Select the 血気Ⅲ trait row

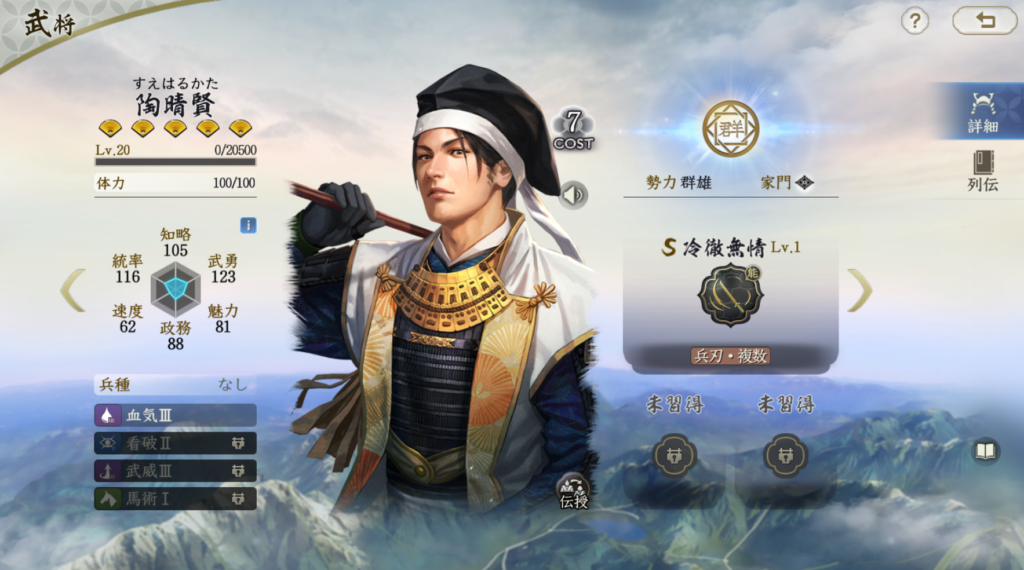point(175,415)
